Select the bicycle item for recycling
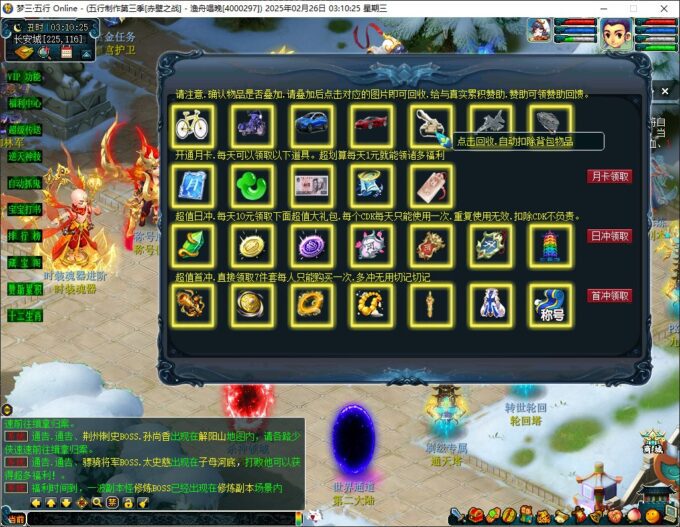Screen dimensions: 680x527 click(x=190, y=125)
